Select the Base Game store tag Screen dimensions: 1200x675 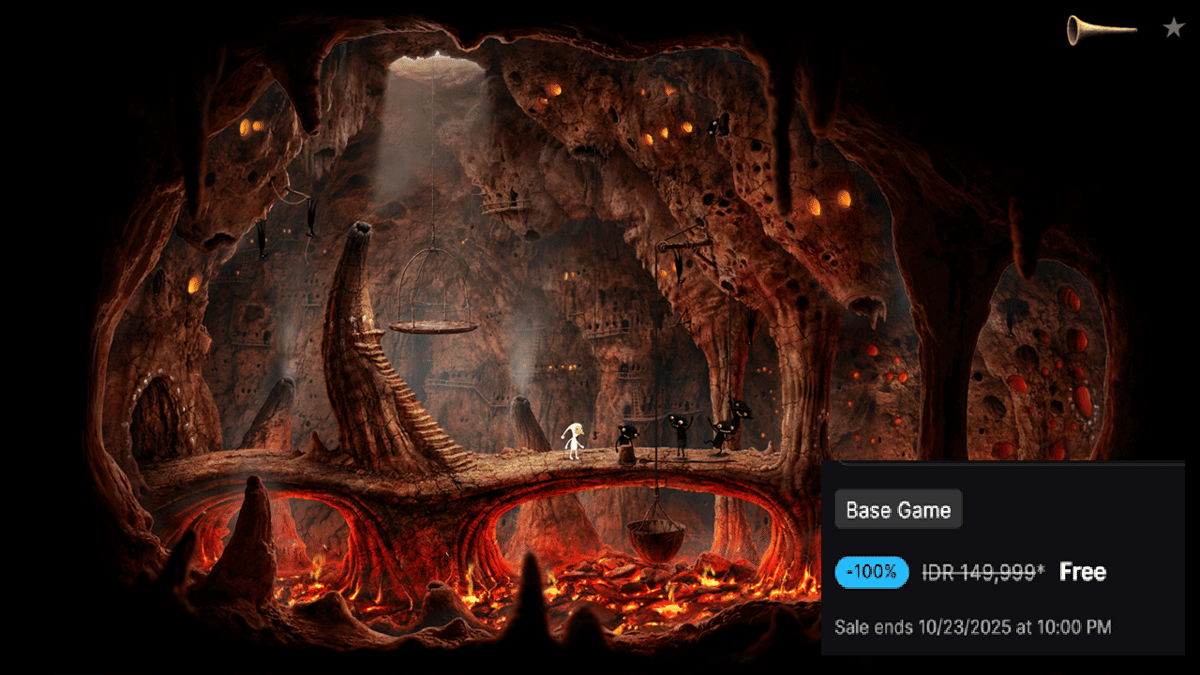898,510
